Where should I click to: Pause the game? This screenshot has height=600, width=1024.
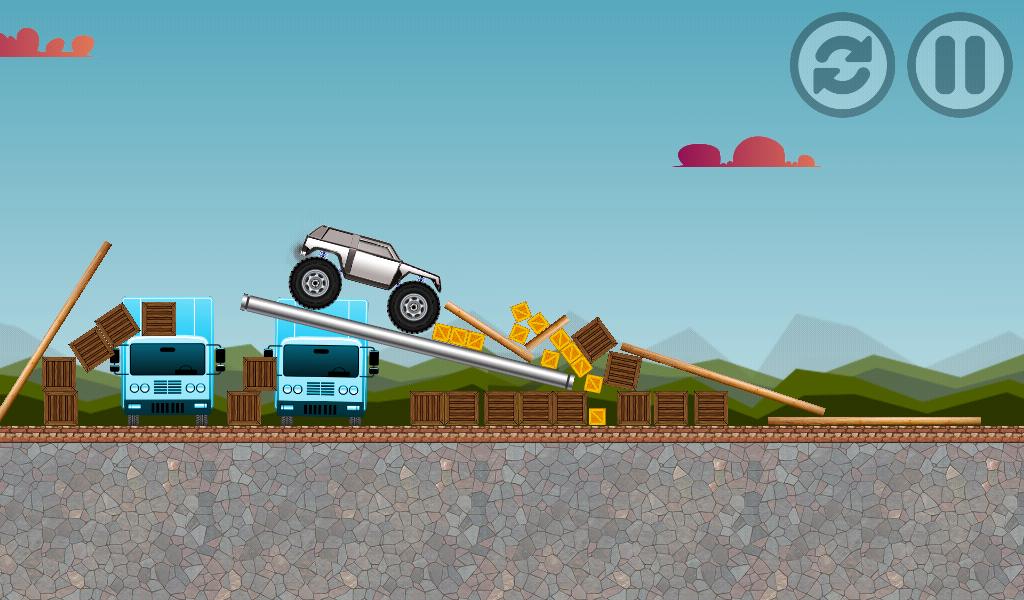(x=959, y=65)
